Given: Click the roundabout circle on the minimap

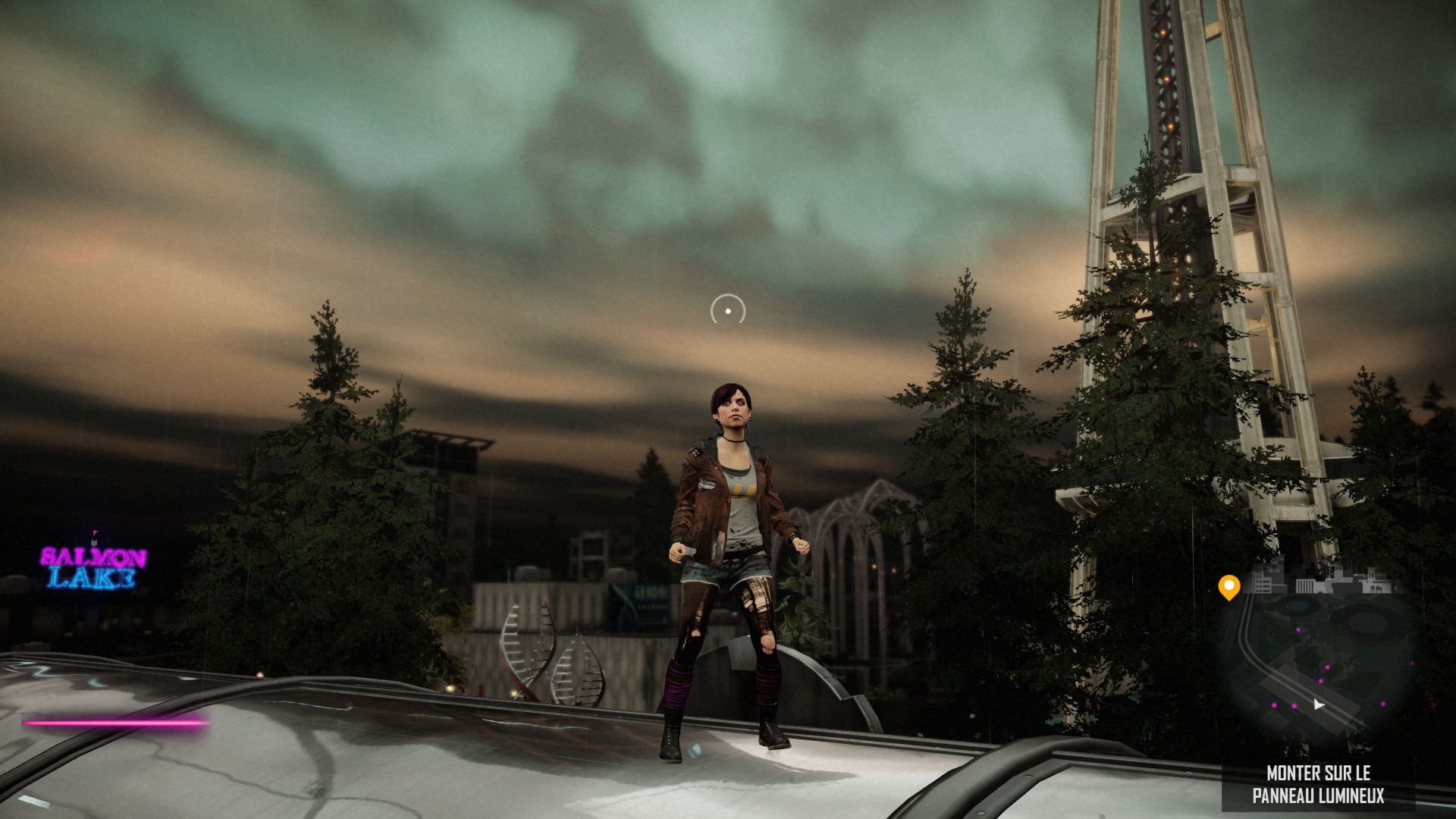Looking at the screenshot, I should point(1367,623).
